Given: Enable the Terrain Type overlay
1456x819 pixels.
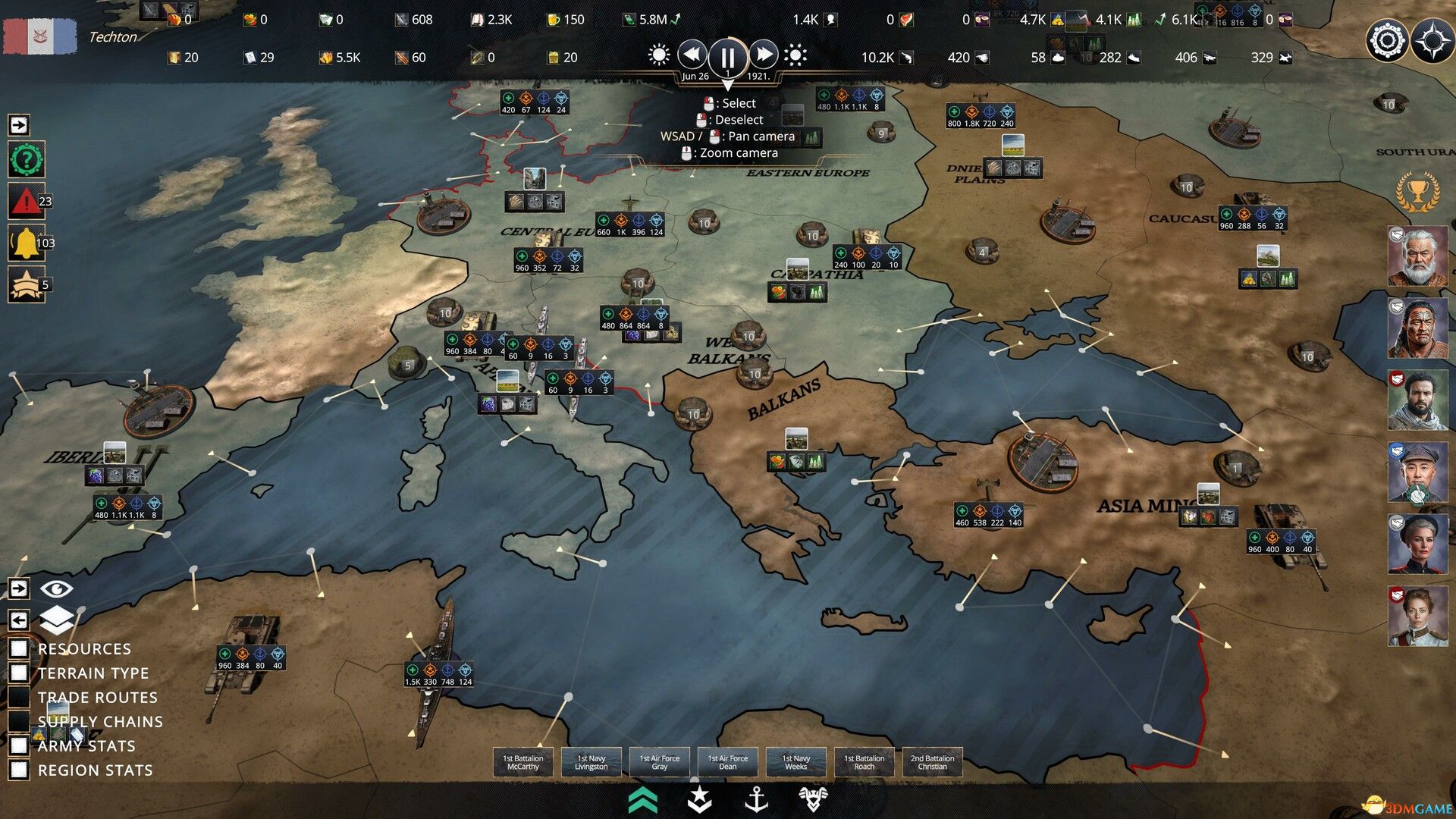Looking at the screenshot, I should click(19, 673).
